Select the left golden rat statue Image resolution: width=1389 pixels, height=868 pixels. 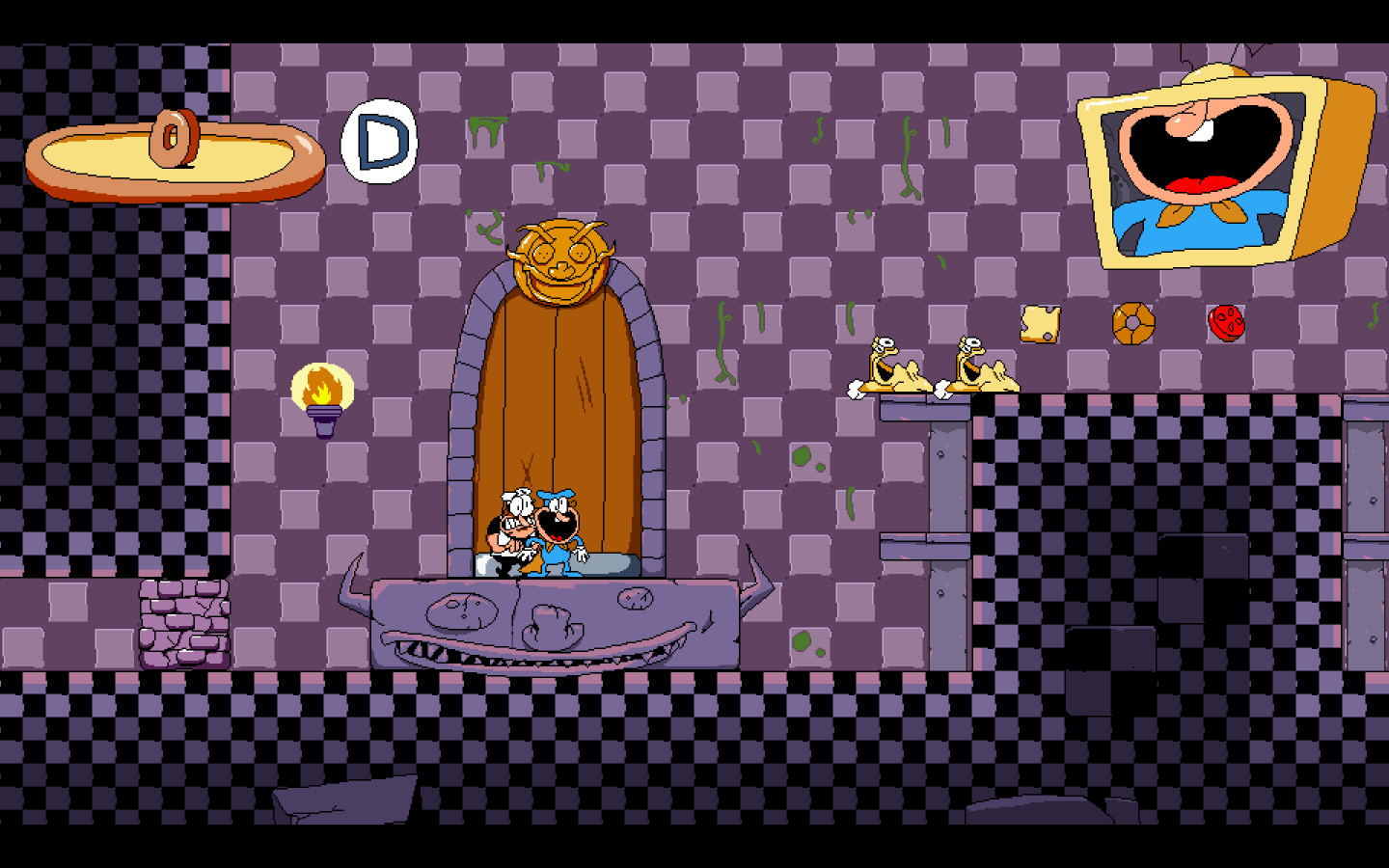892,366
